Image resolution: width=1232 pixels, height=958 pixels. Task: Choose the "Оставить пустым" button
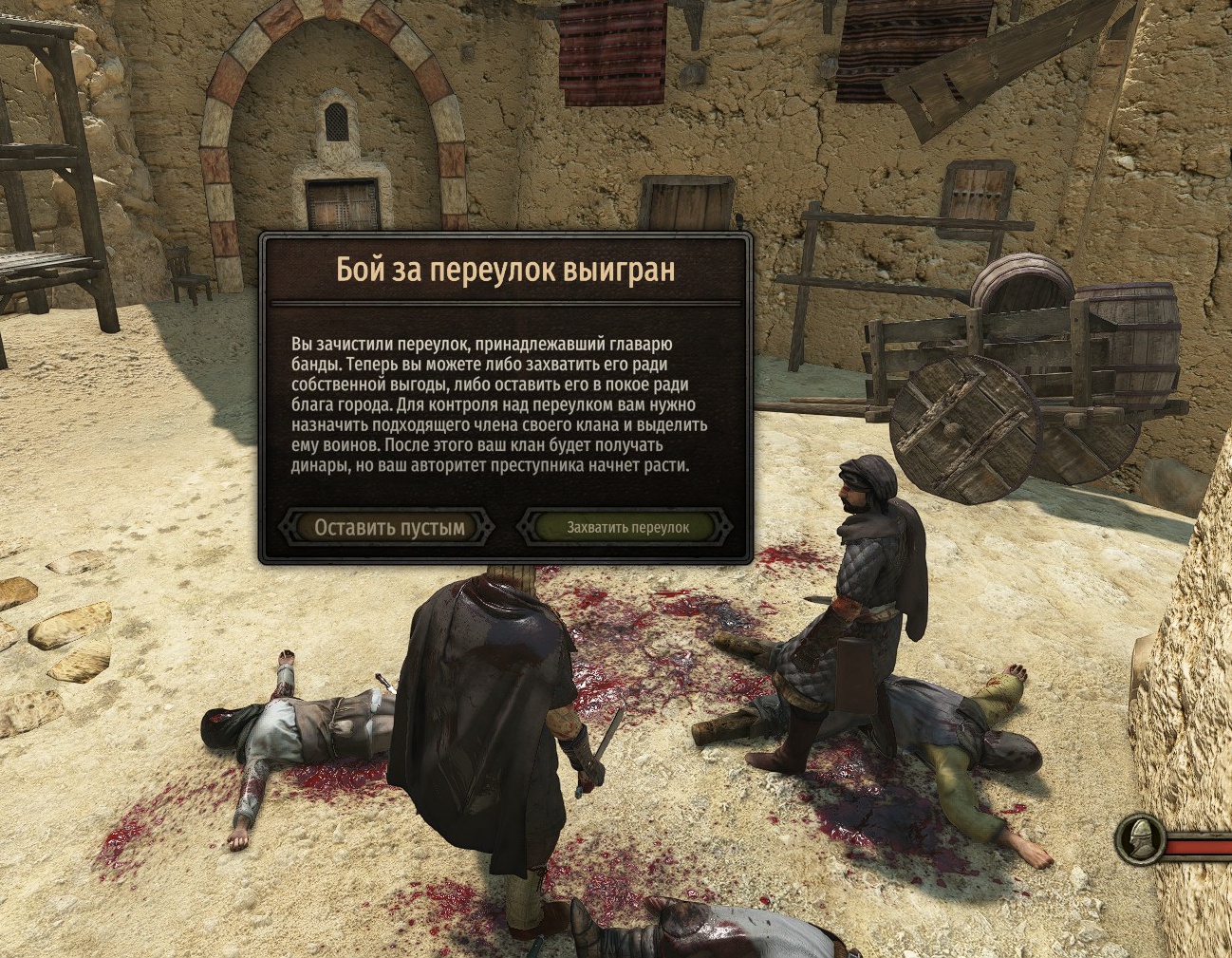389,527
